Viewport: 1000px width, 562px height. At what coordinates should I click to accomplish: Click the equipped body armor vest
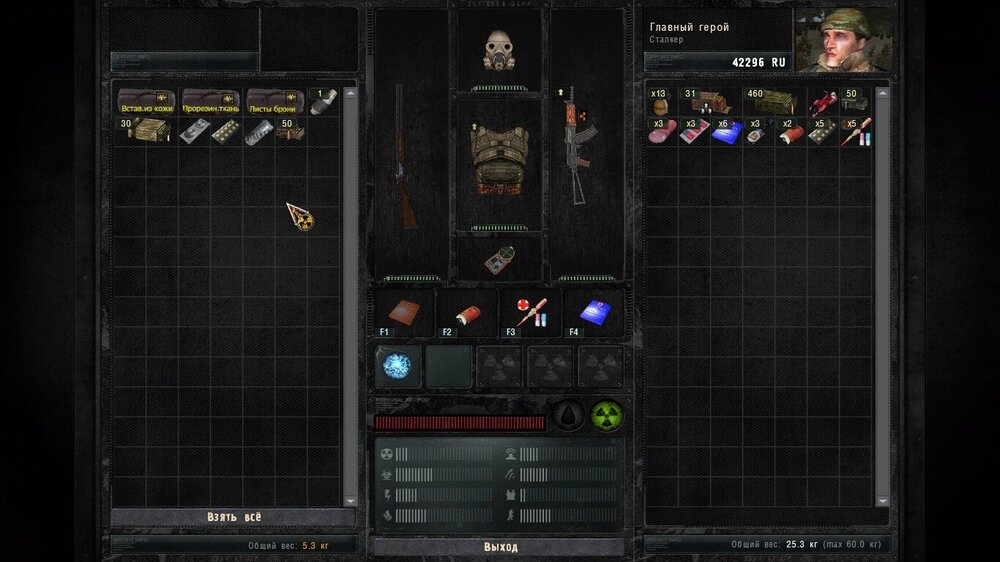tap(498, 160)
